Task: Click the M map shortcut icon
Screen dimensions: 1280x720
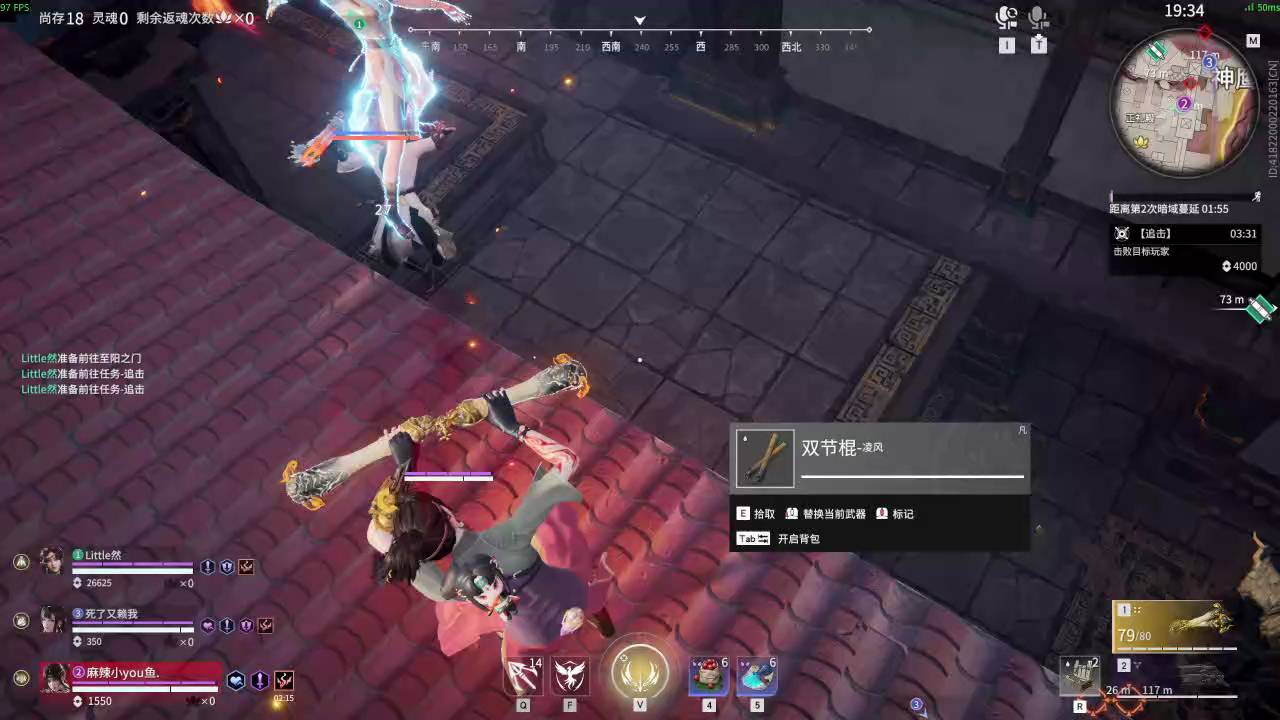Action: click(1253, 41)
